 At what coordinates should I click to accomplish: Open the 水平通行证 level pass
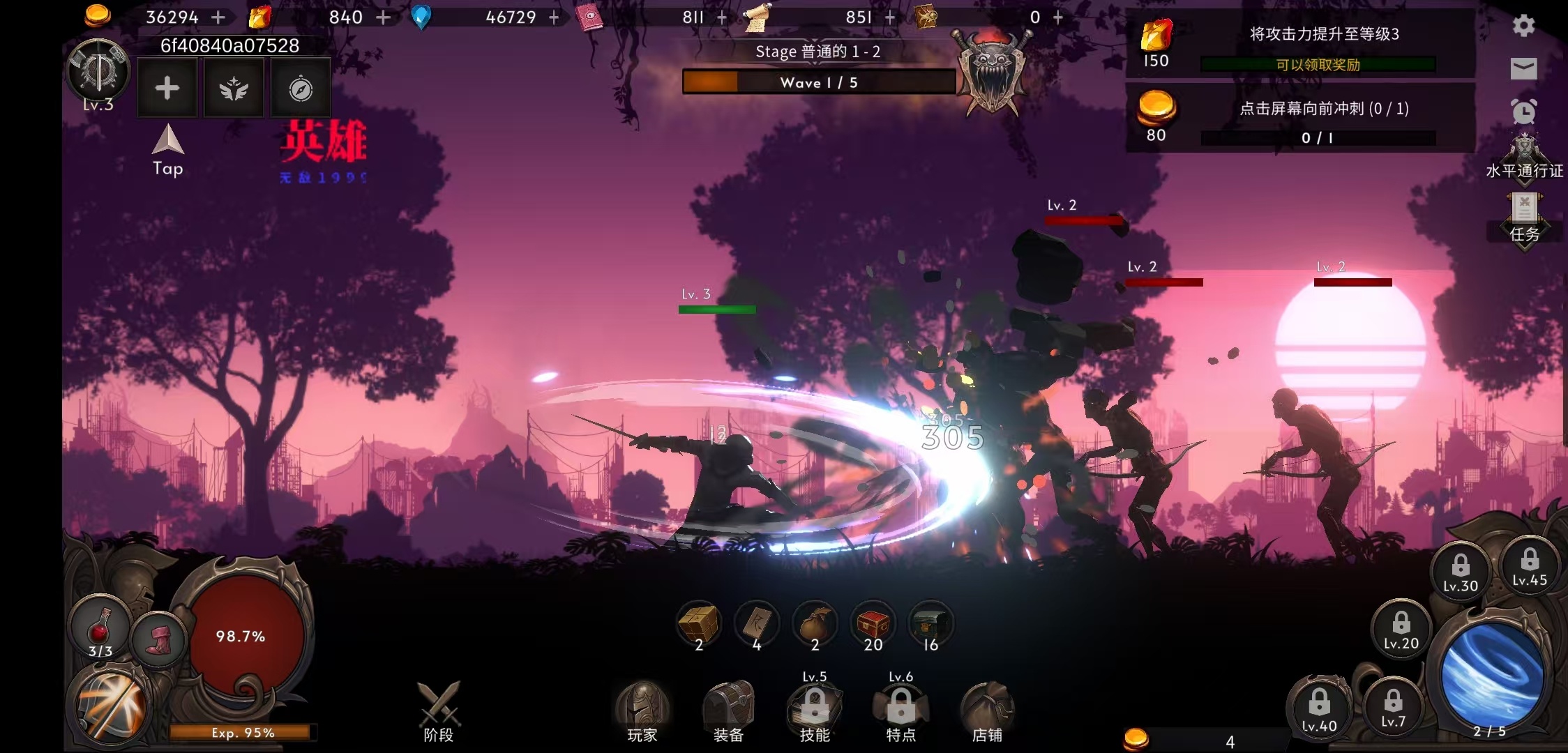(x=1525, y=158)
